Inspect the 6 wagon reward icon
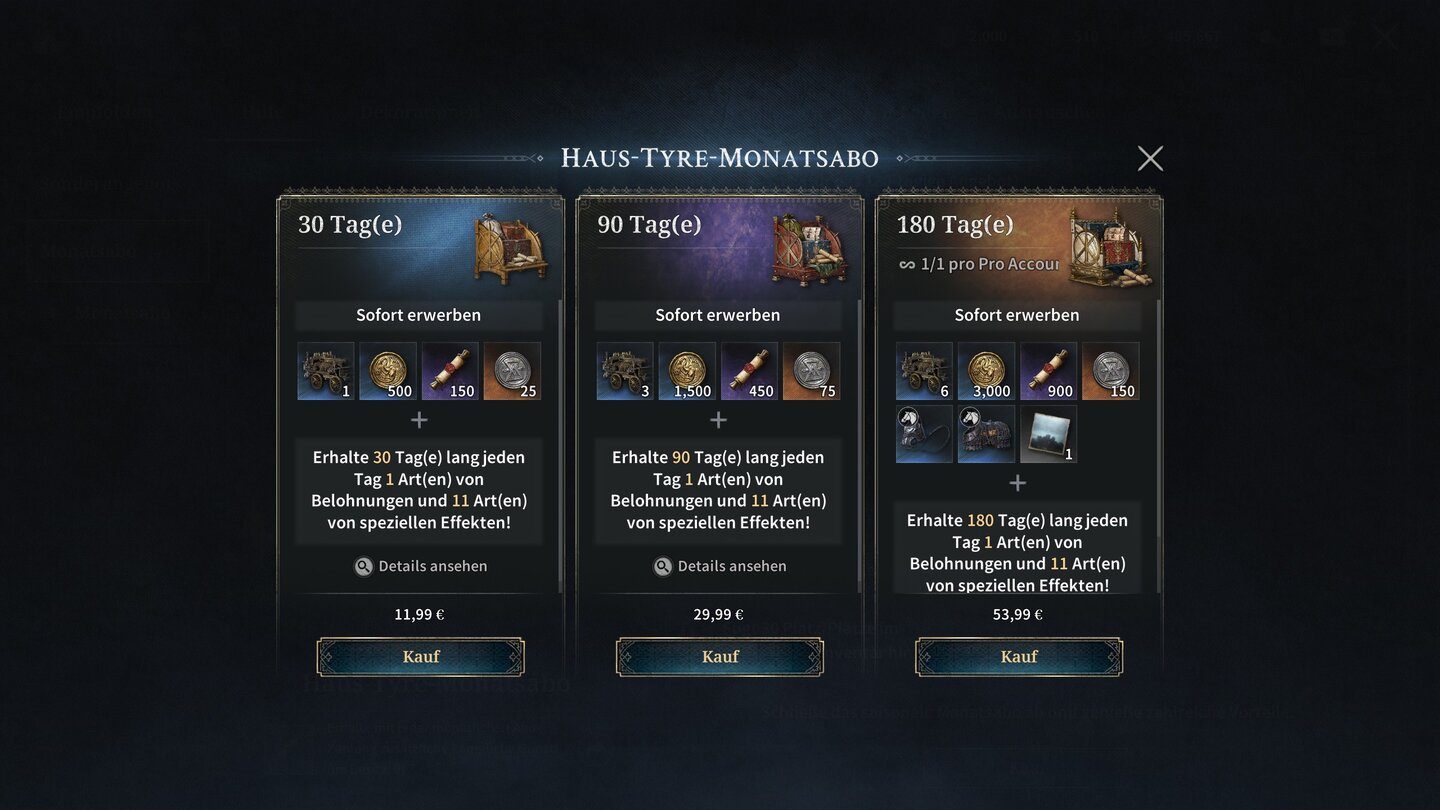Screen dimensions: 1440x810 (x=924, y=371)
